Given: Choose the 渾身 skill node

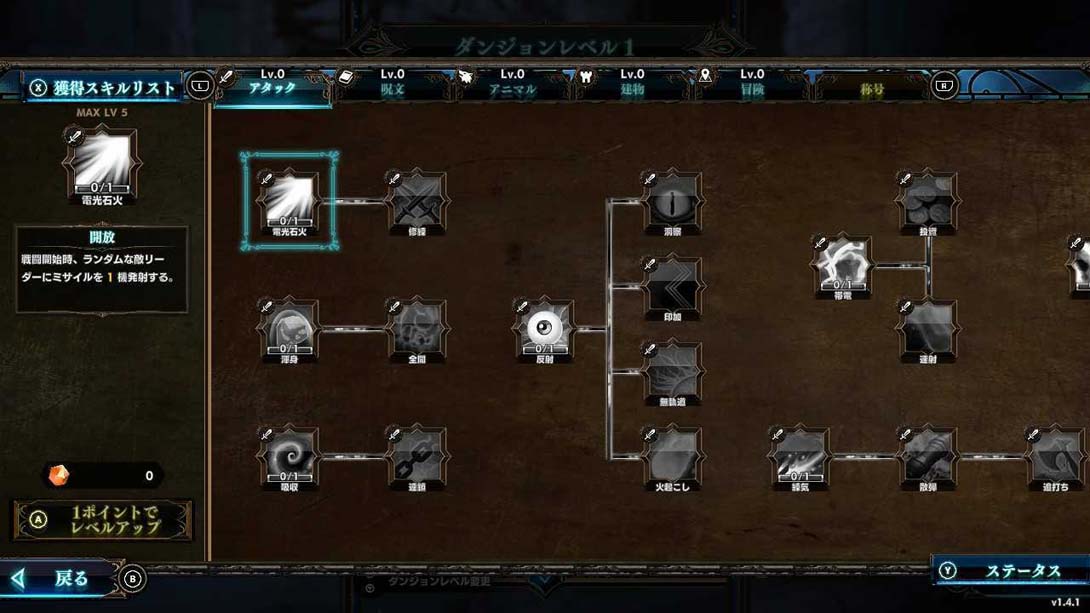Looking at the screenshot, I should [290, 329].
